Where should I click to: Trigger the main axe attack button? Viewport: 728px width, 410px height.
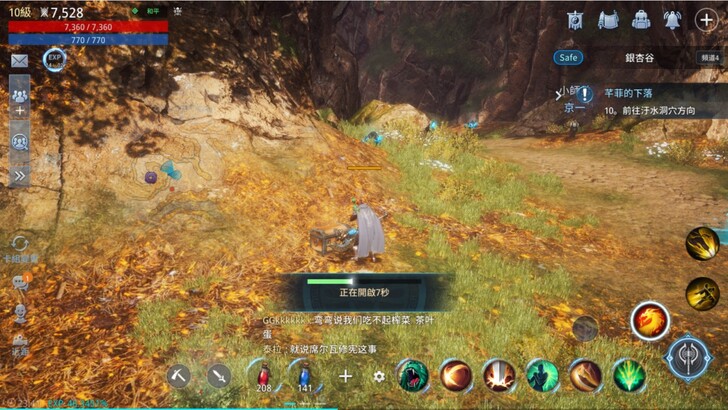tap(688, 358)
